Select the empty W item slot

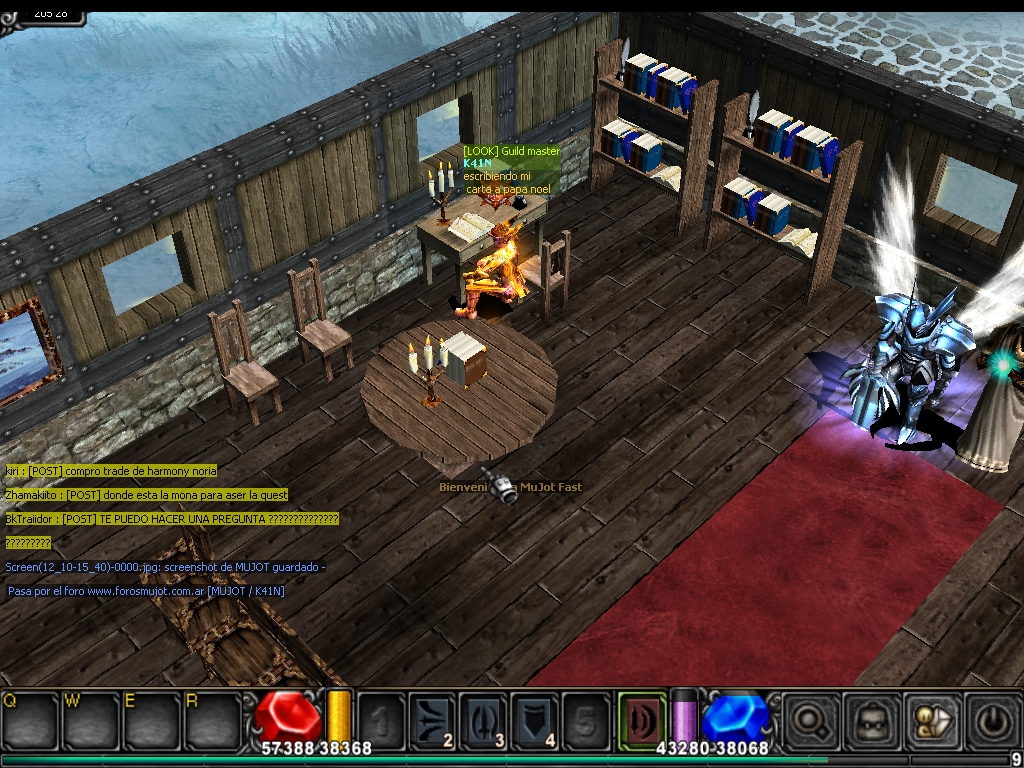pos(89,718)
